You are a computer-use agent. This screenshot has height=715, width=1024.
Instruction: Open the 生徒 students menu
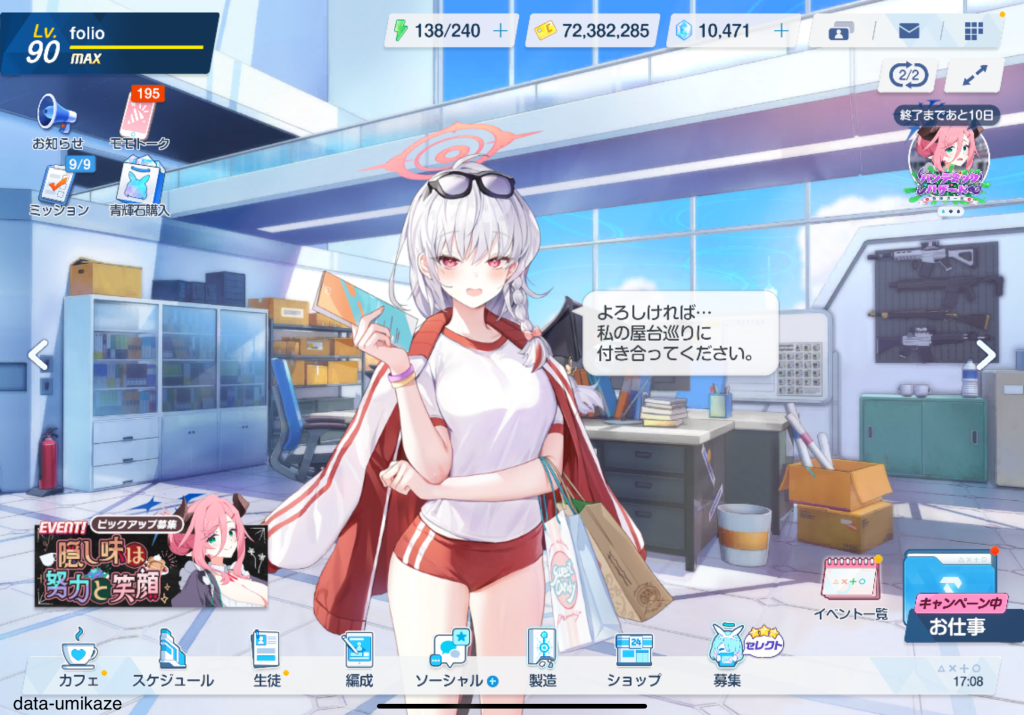tap(265, 658)
